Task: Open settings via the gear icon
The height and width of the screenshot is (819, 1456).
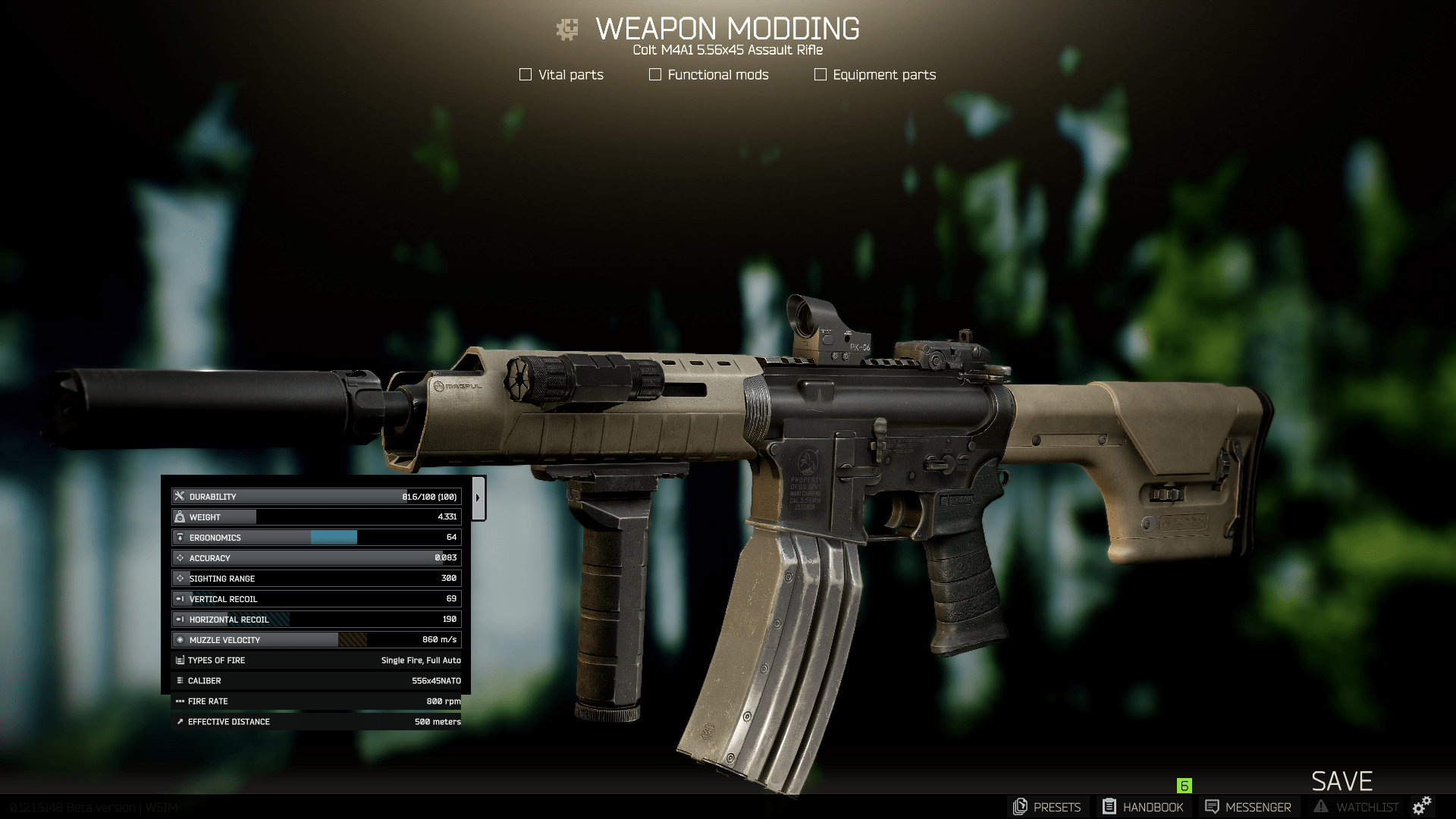Action: 1422,806
